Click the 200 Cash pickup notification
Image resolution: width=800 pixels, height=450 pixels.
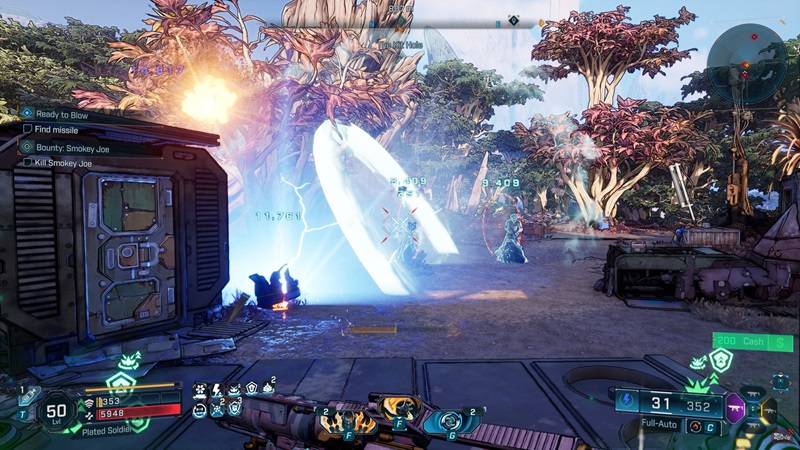752,342
